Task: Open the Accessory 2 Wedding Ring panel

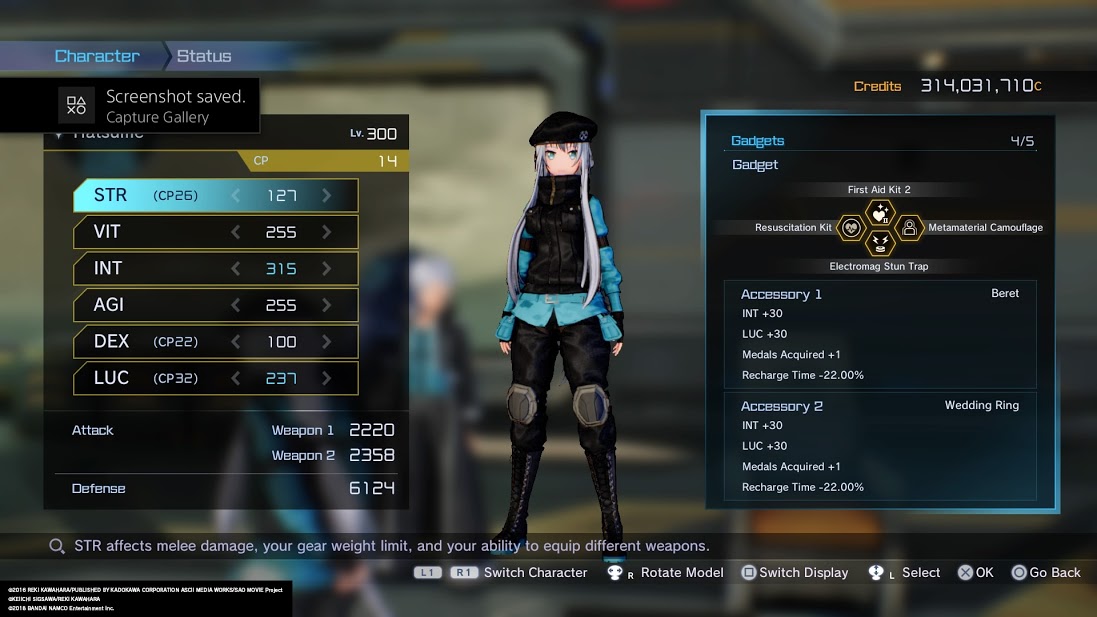Action: pyautogui.click(x=879, y=446)
